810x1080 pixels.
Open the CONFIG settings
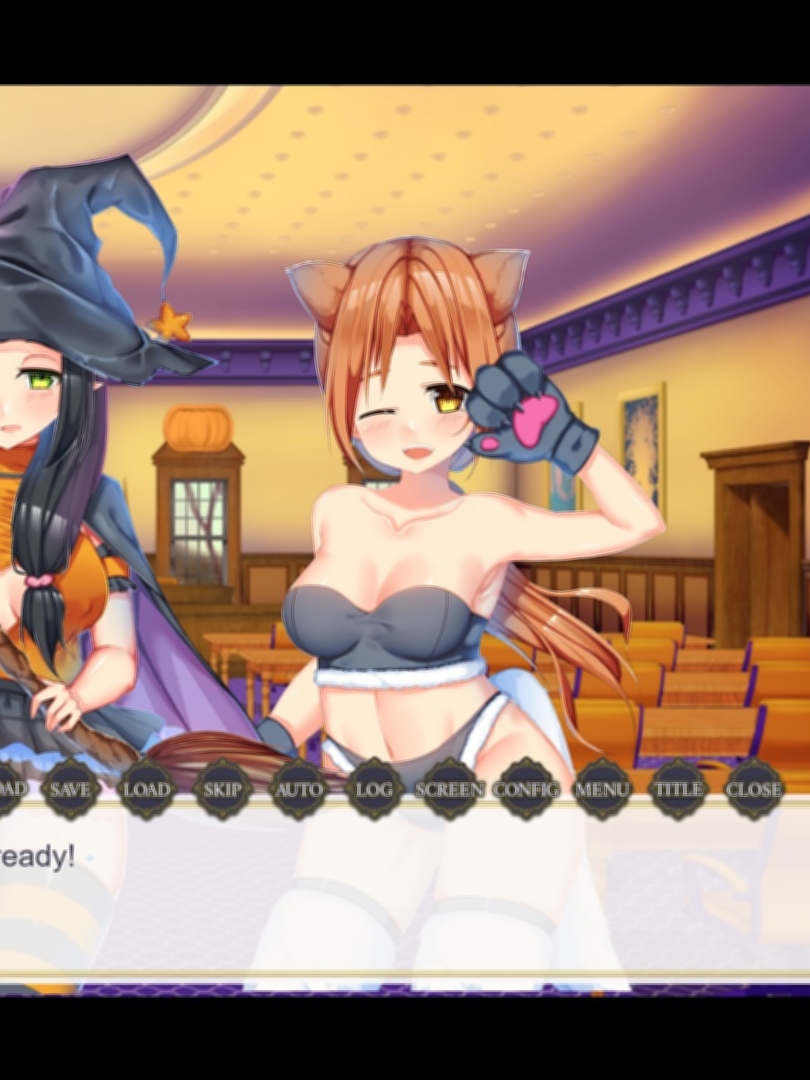(526, 789)
